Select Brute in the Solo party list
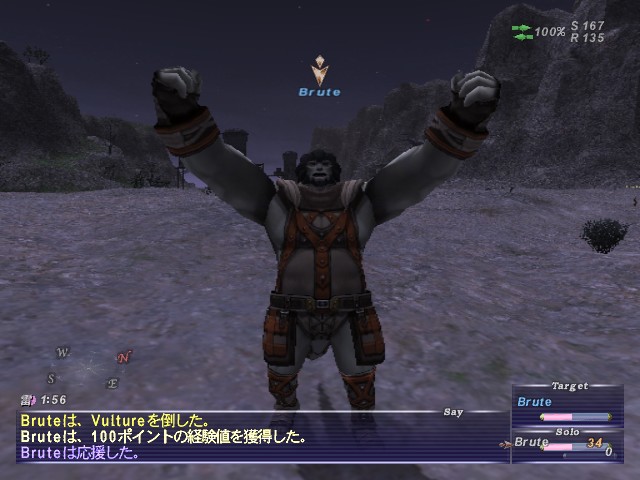Viewport: 640px width, 480px height. coord(532,442)
